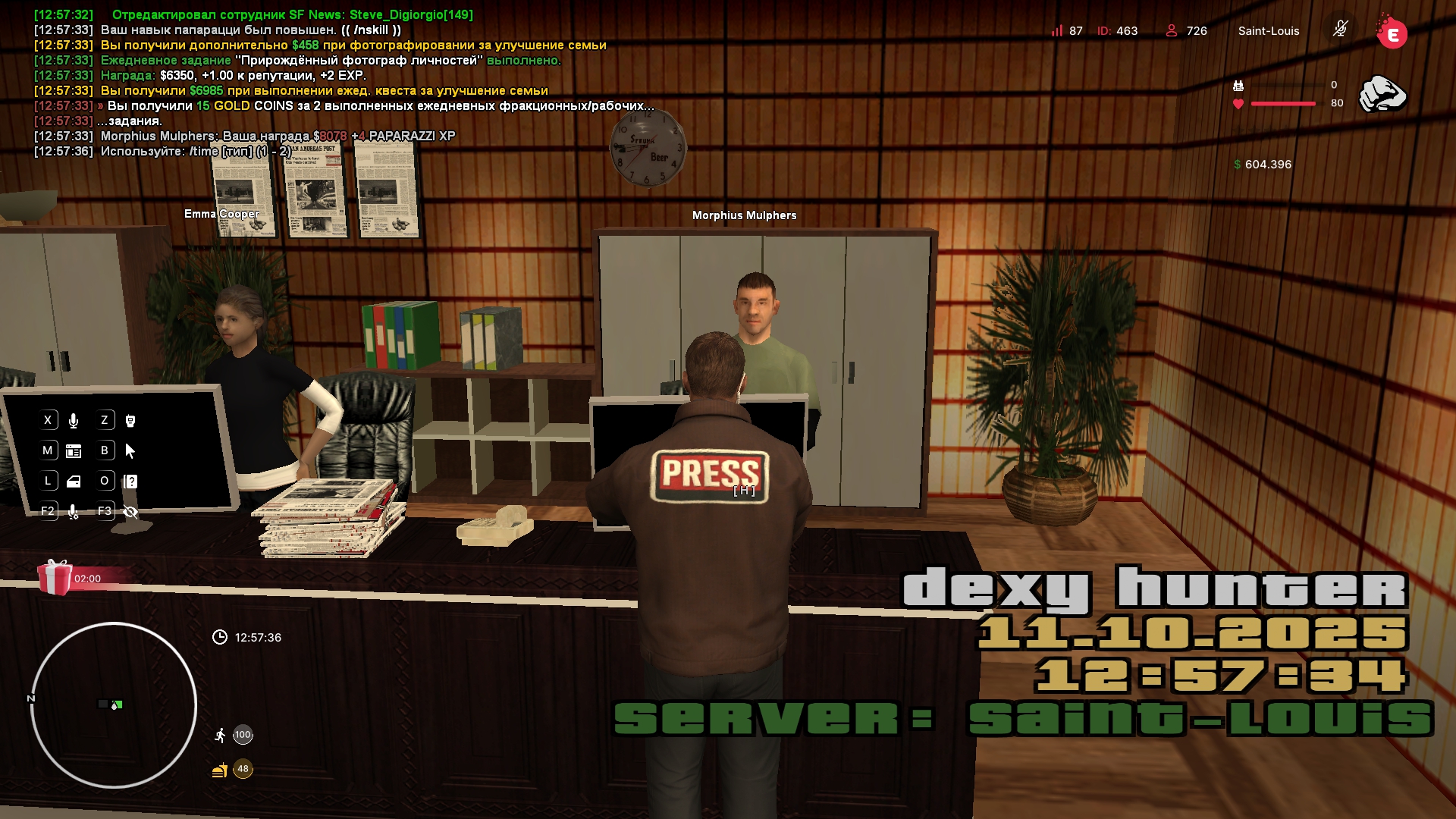This screenshot has width=1456, height=819.
Task: Toggle the crossed-out eye hide-HUD icon
Action: (130, 512)
